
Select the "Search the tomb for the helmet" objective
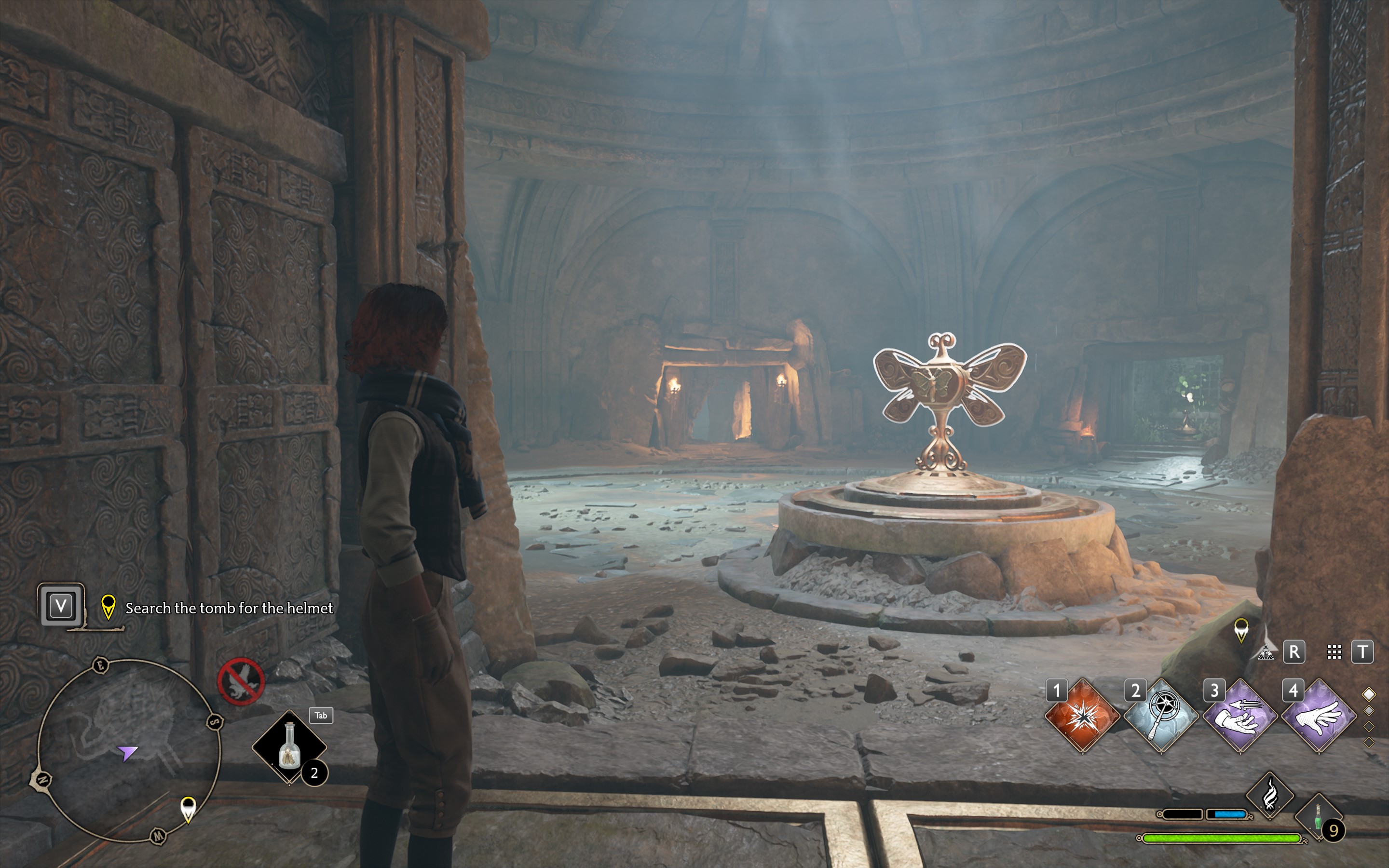[x=229, y=608]
